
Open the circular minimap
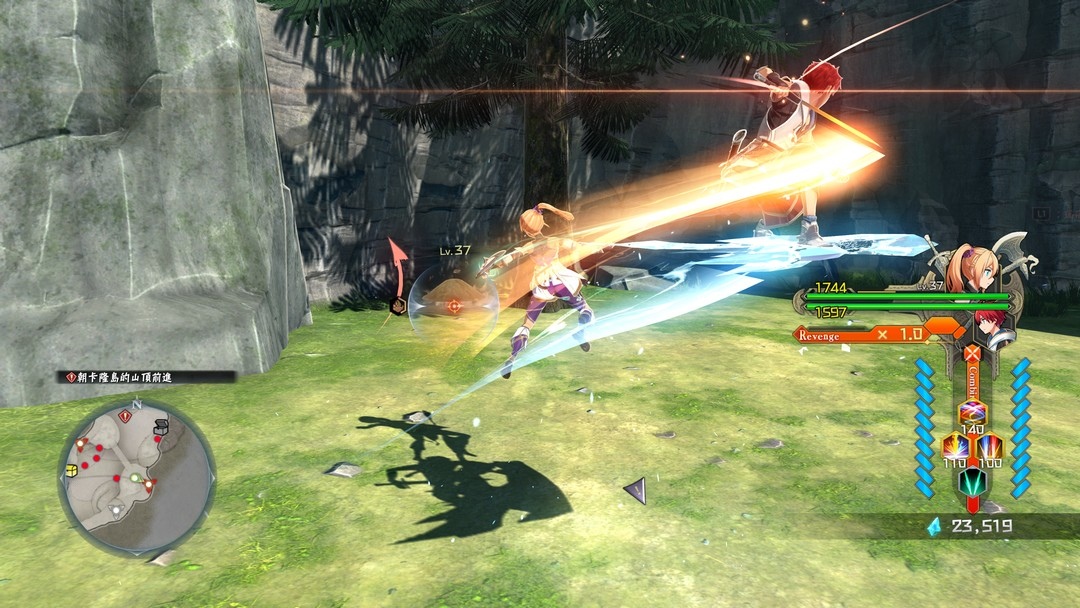pyautogui.click(x=136, y=477)
